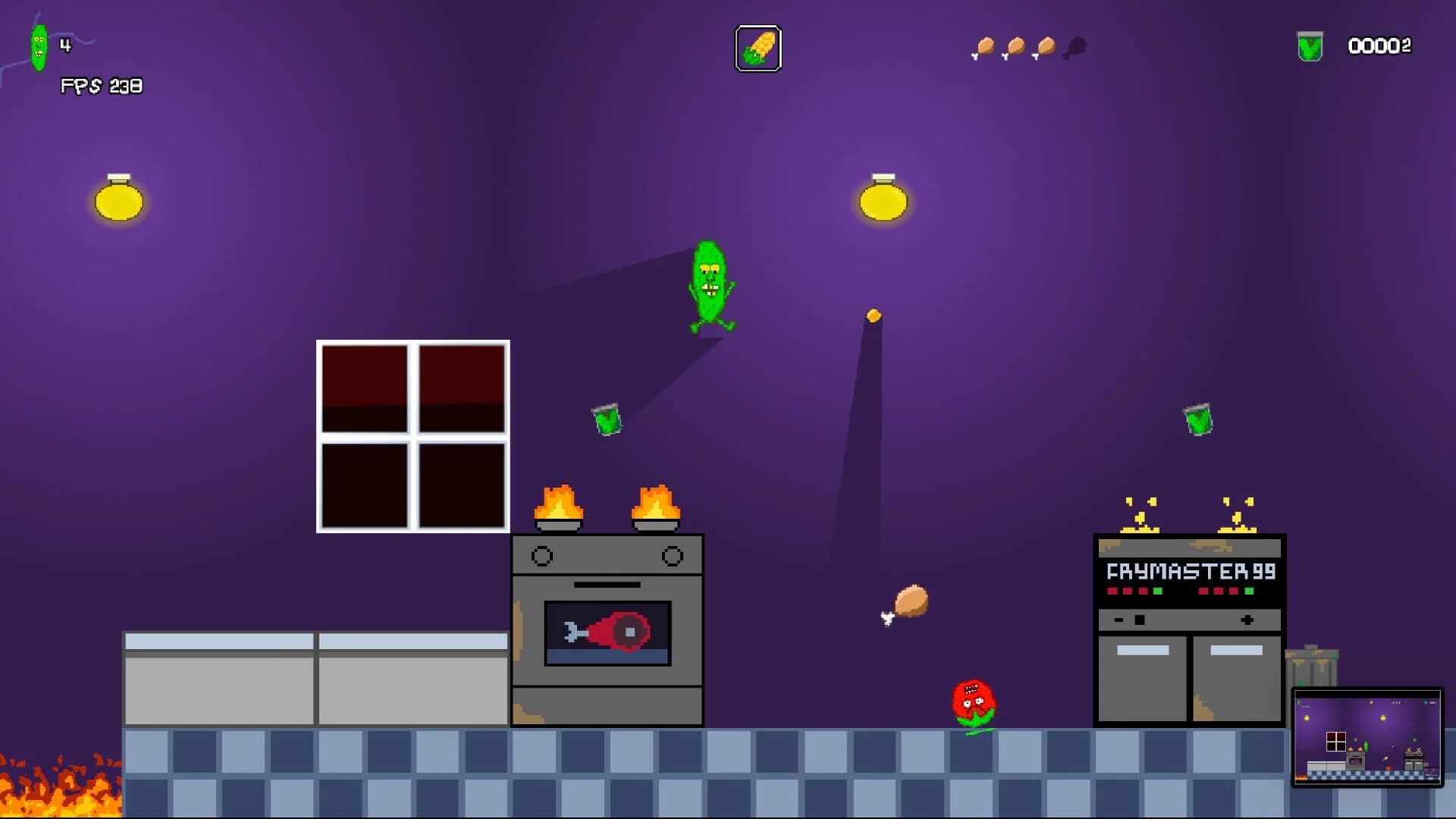Click the first chicken drumstick health icon

pos(984,47)
